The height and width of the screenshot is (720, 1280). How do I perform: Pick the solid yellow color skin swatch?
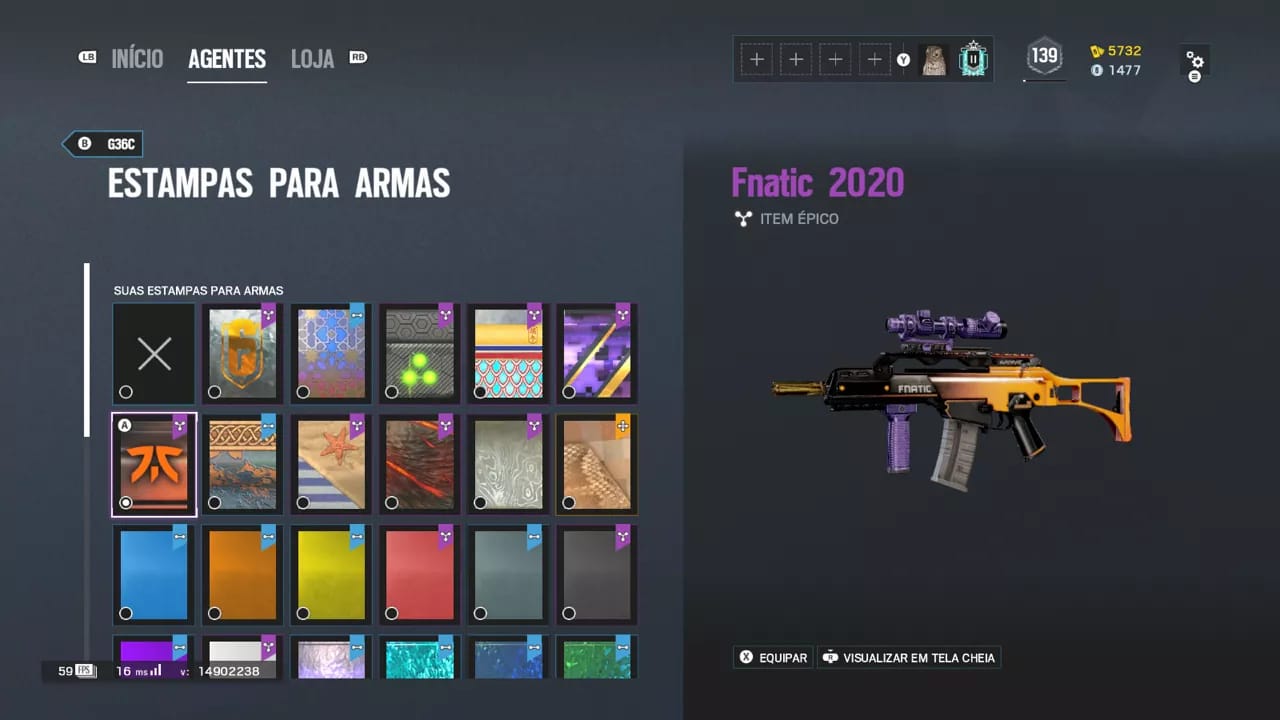[x=330, y=573]
